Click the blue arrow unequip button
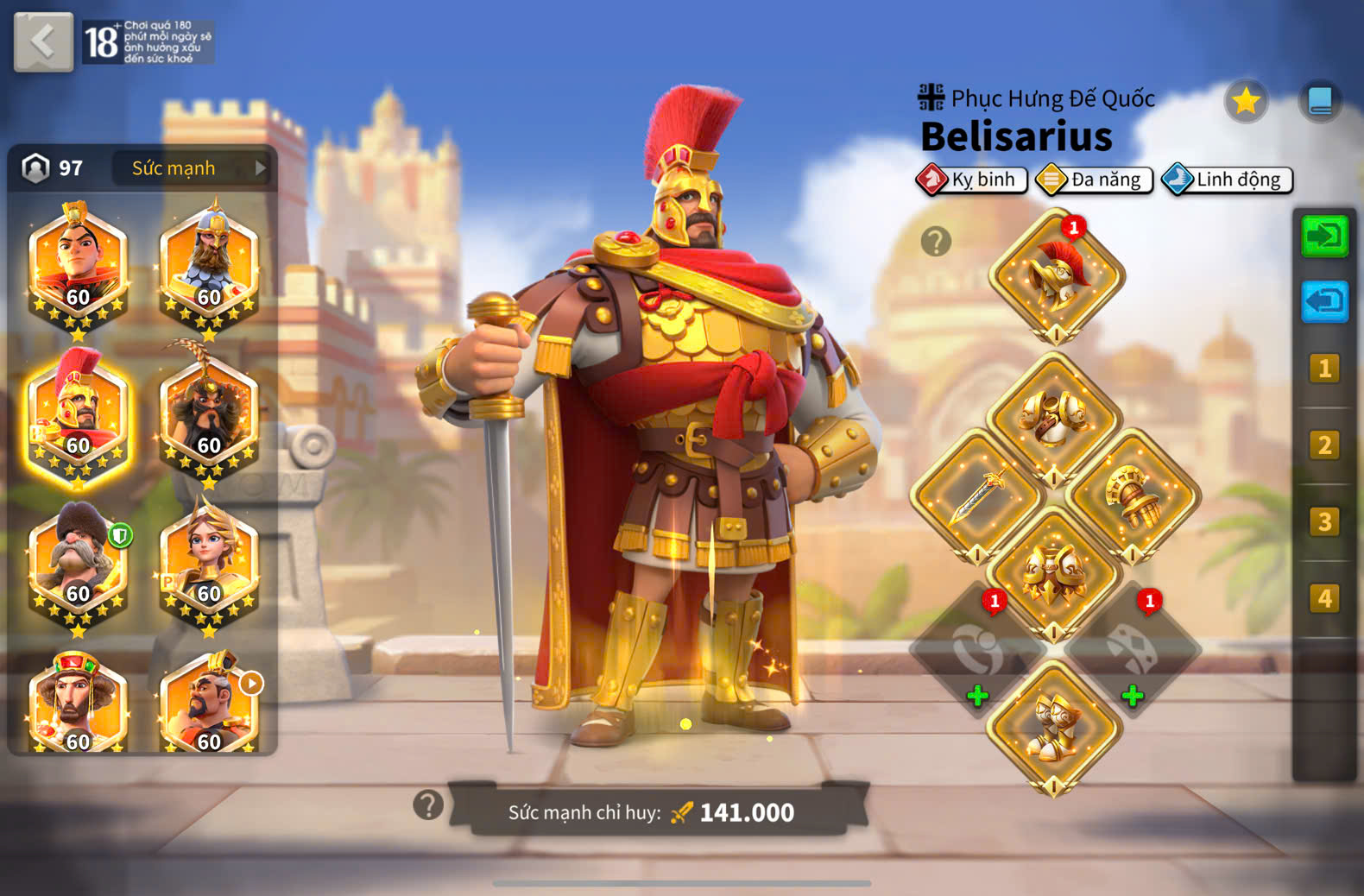The height and width of the screenshot is (896, 1364). 1324,301
